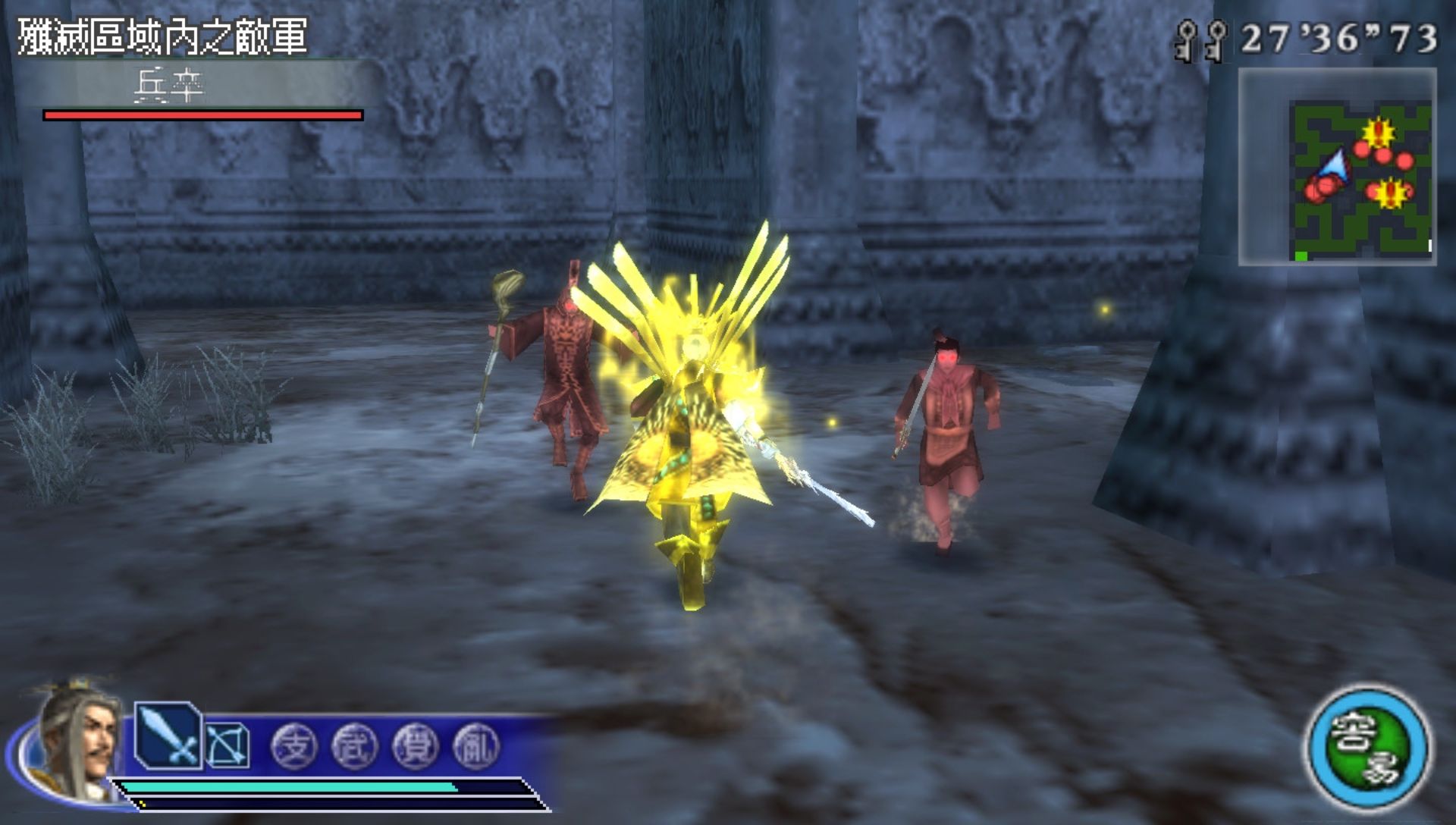The image size is (1456, 825).
Task: Select the sword weapon icon
Action: click(168, 736)
